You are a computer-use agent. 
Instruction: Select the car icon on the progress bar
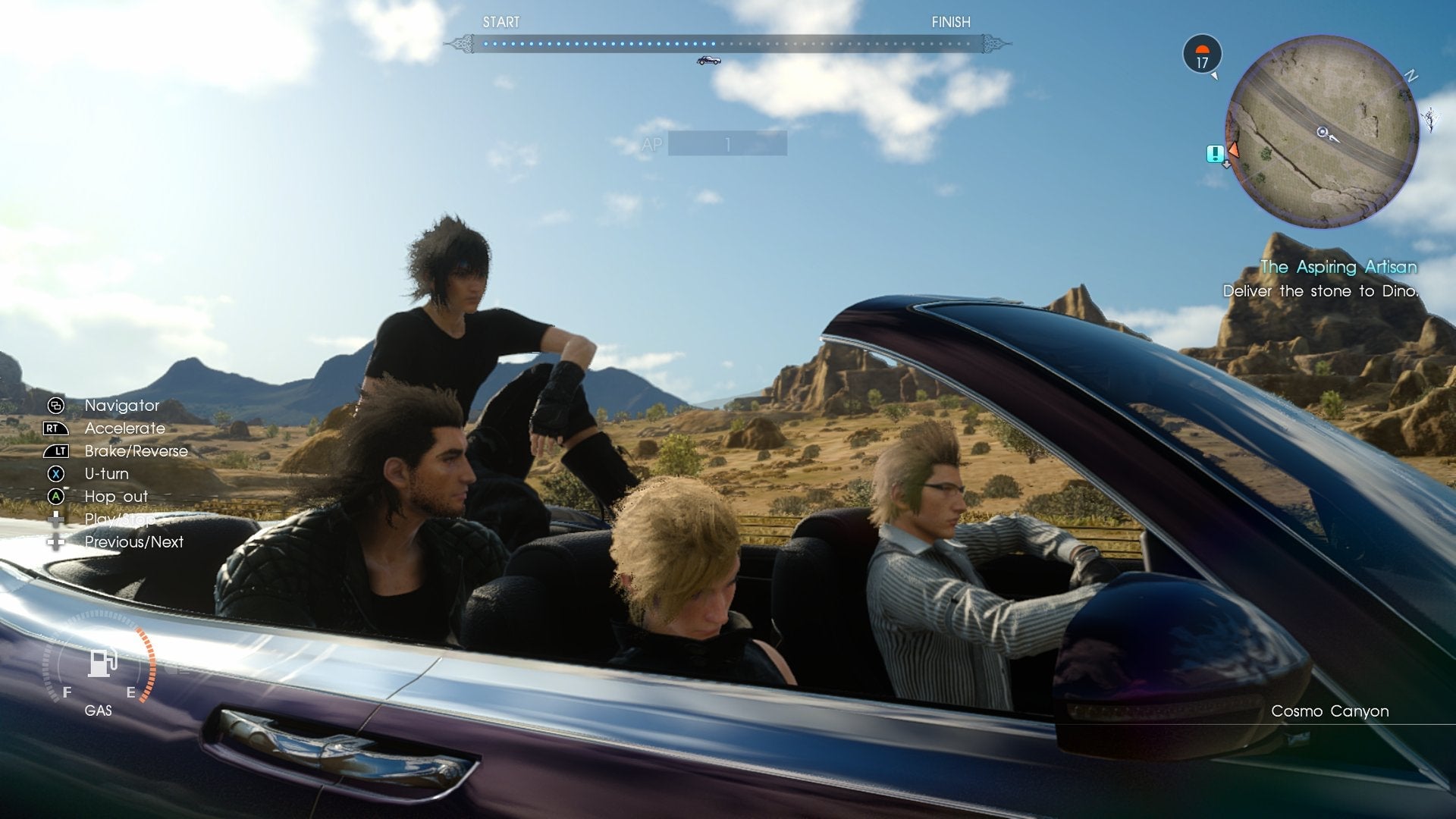(708, 60)
